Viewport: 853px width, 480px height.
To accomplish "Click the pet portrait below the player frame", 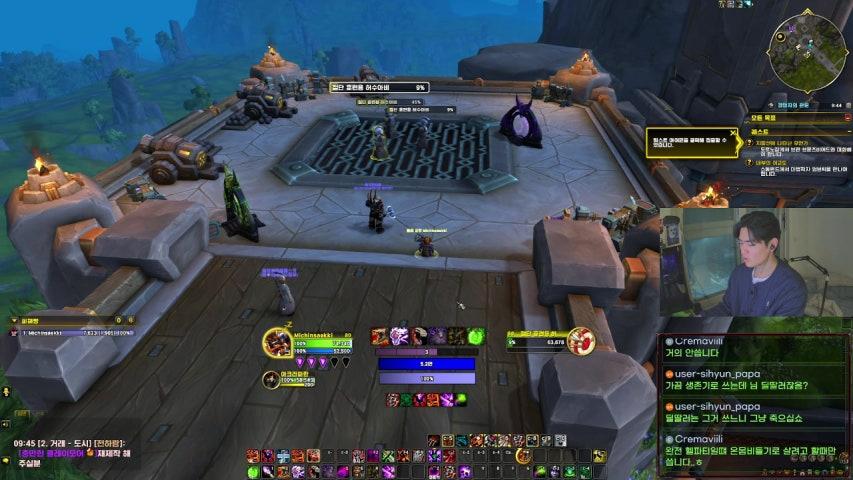I will click(271, 378).
